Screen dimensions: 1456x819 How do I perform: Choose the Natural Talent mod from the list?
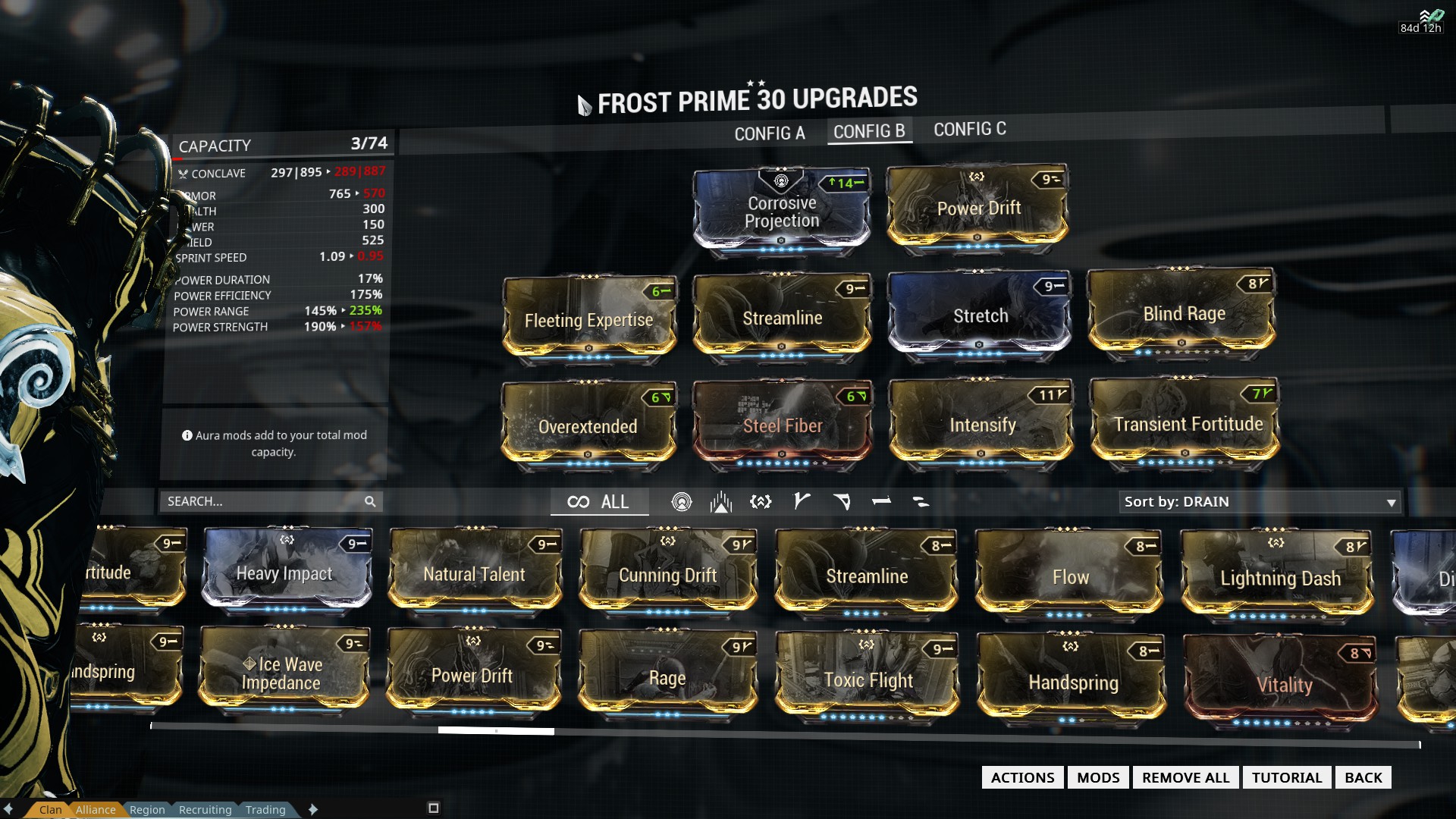(x=474, y=573)
